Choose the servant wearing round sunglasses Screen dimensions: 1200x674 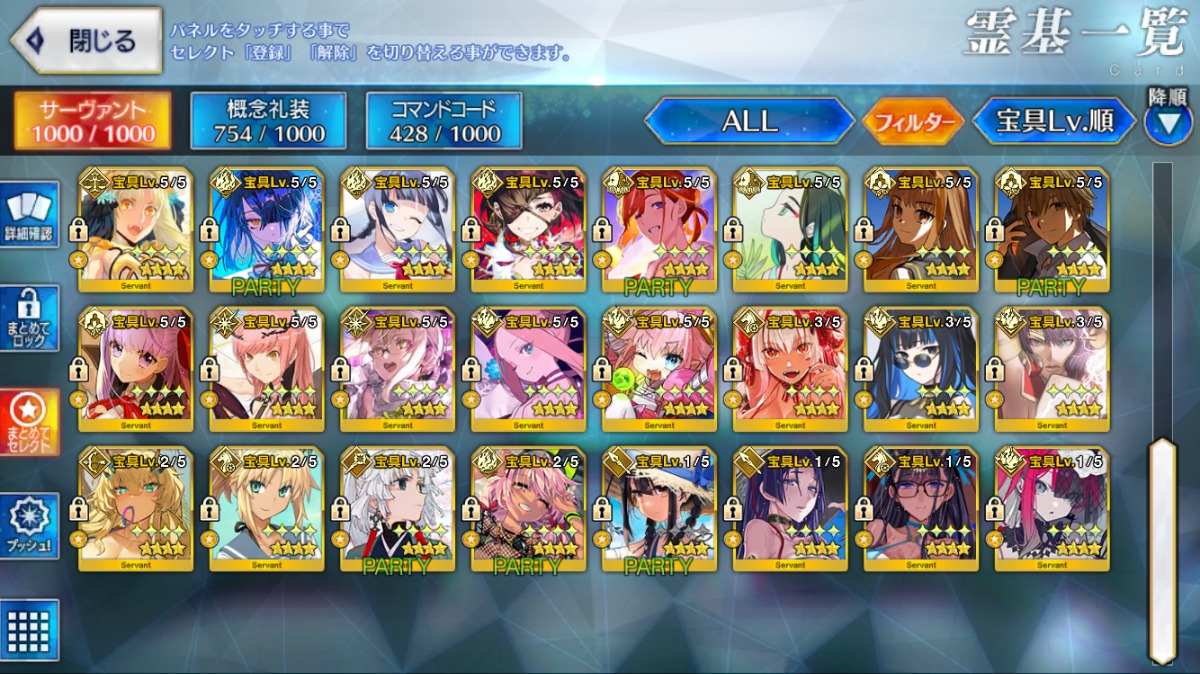[921, 369]
